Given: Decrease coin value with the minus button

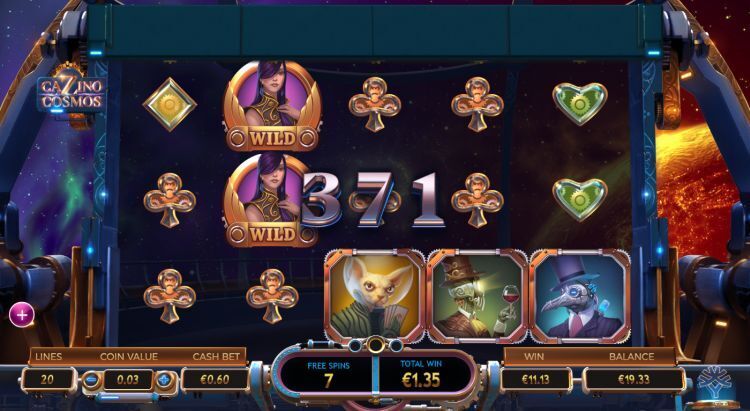Looking at the screenshot, I should [x=91, y=380].
